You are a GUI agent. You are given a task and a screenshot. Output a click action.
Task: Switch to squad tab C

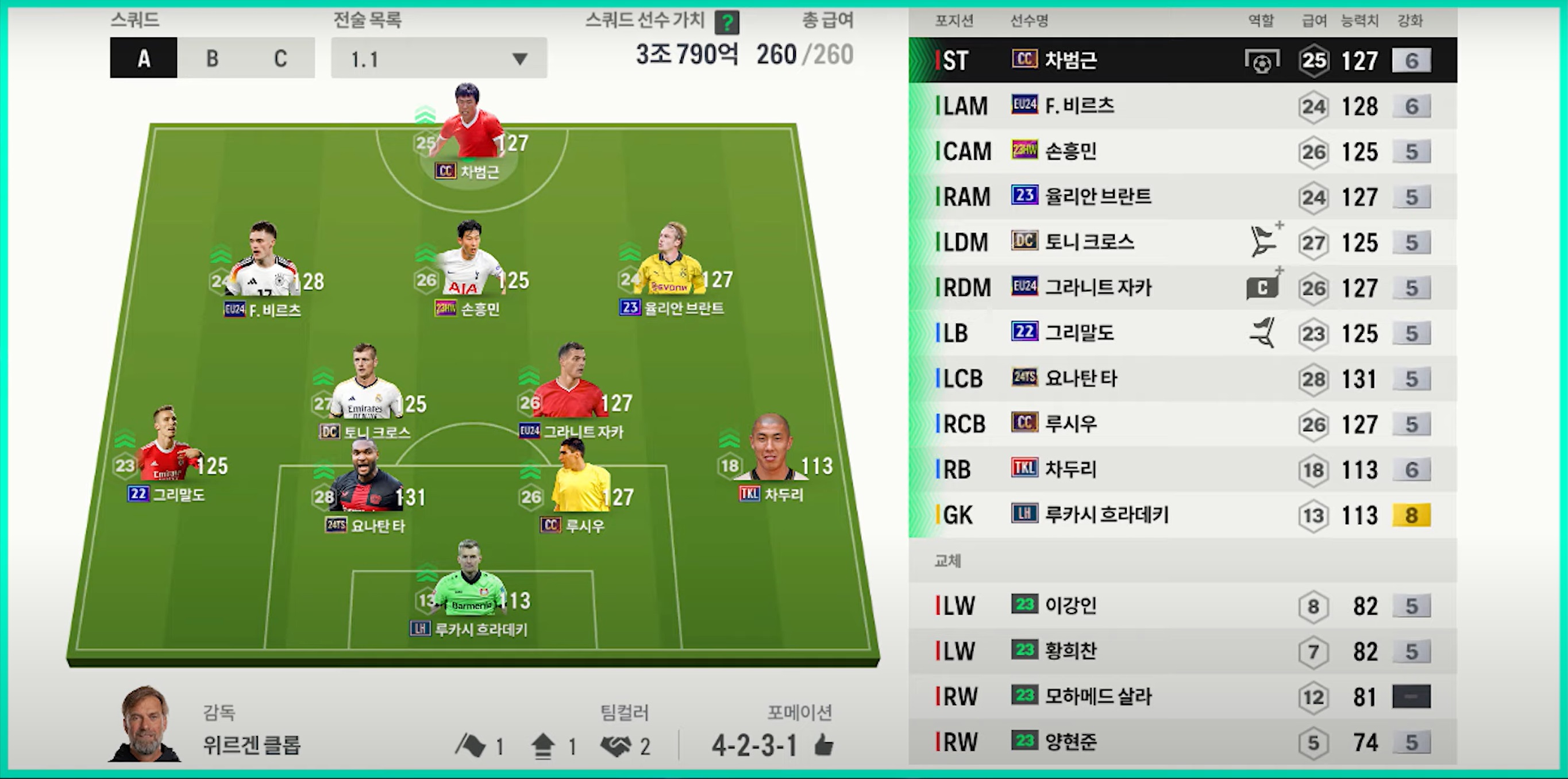[280, 59]
